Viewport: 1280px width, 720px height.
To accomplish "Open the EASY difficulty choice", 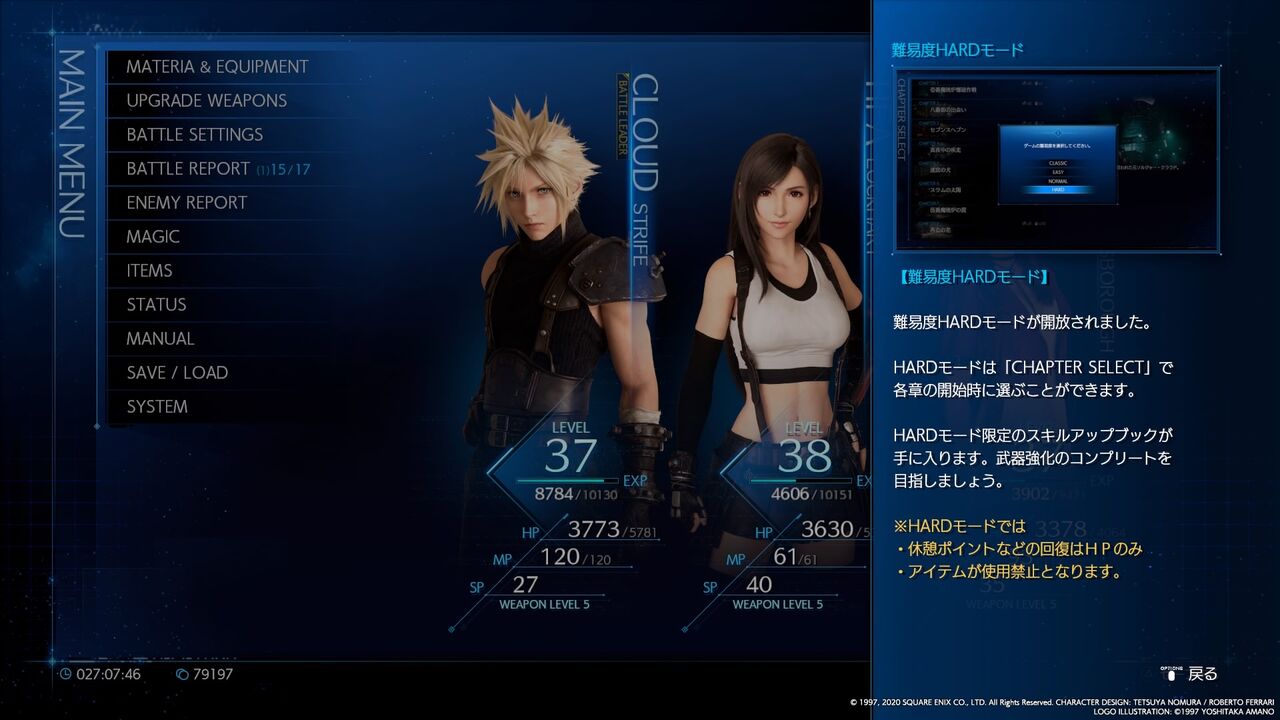I will coord(1059,172).
